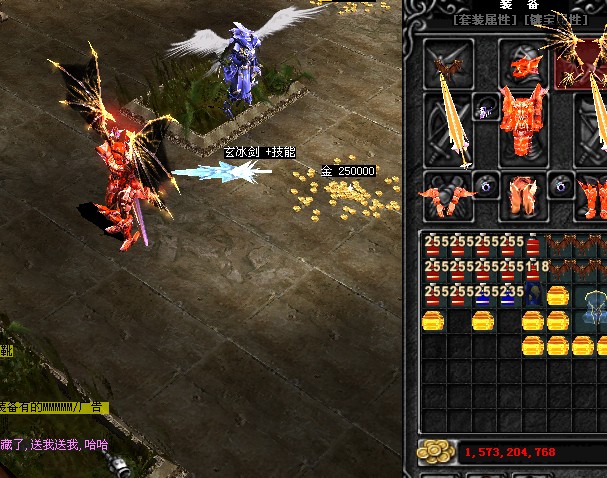The height and width of the screenshot is (478, 607).
Task: Open the 套装属性 set attributes tab
Action: click(x=484, y=19)
